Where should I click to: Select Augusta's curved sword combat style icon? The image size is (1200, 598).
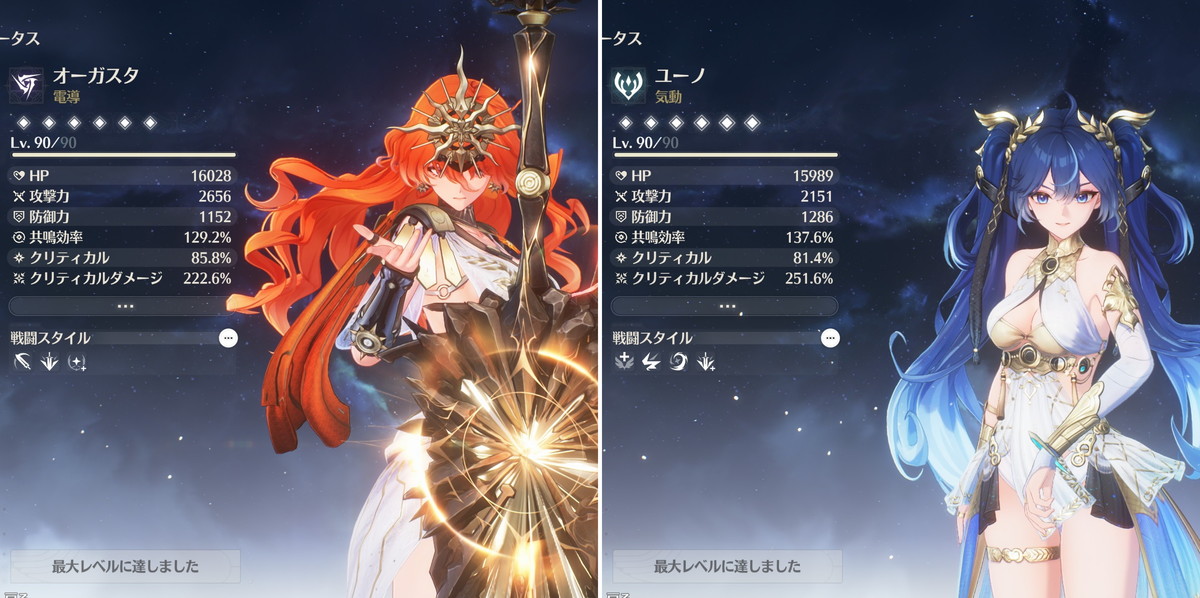[23, 363]
